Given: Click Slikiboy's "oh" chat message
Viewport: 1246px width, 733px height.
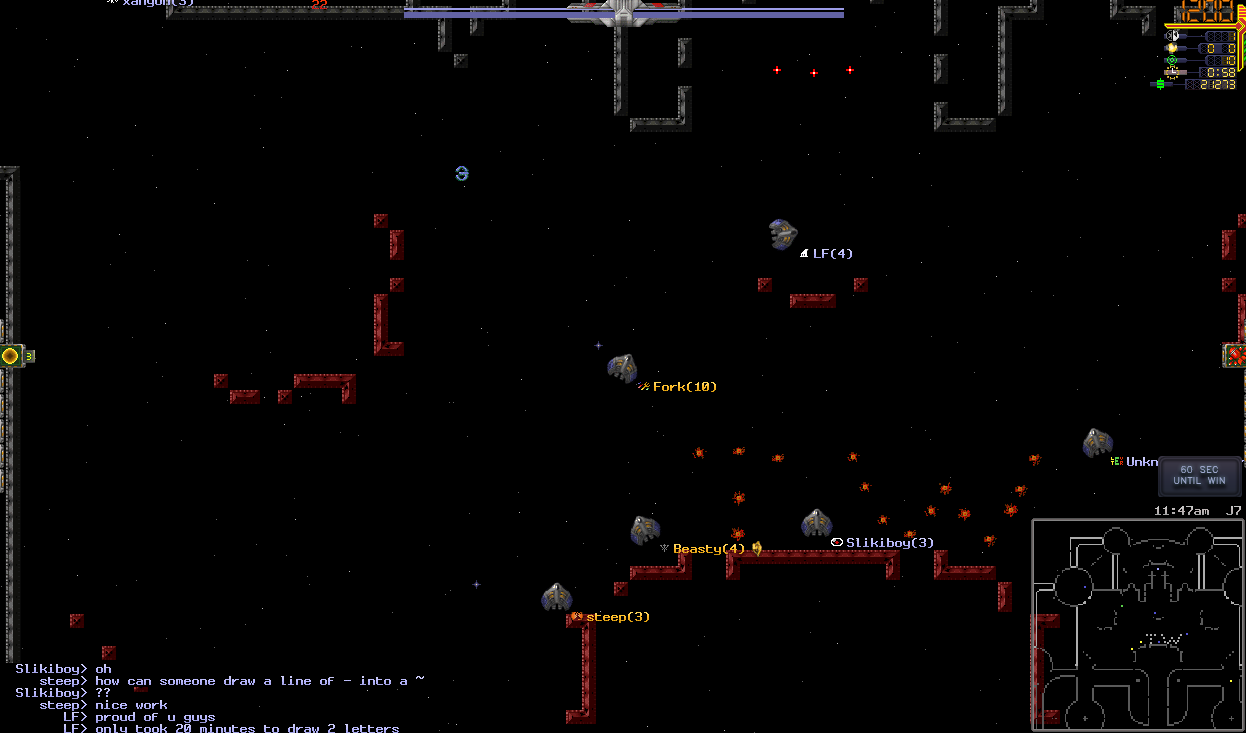Looking at the screenshot, I should pos(103,669).
